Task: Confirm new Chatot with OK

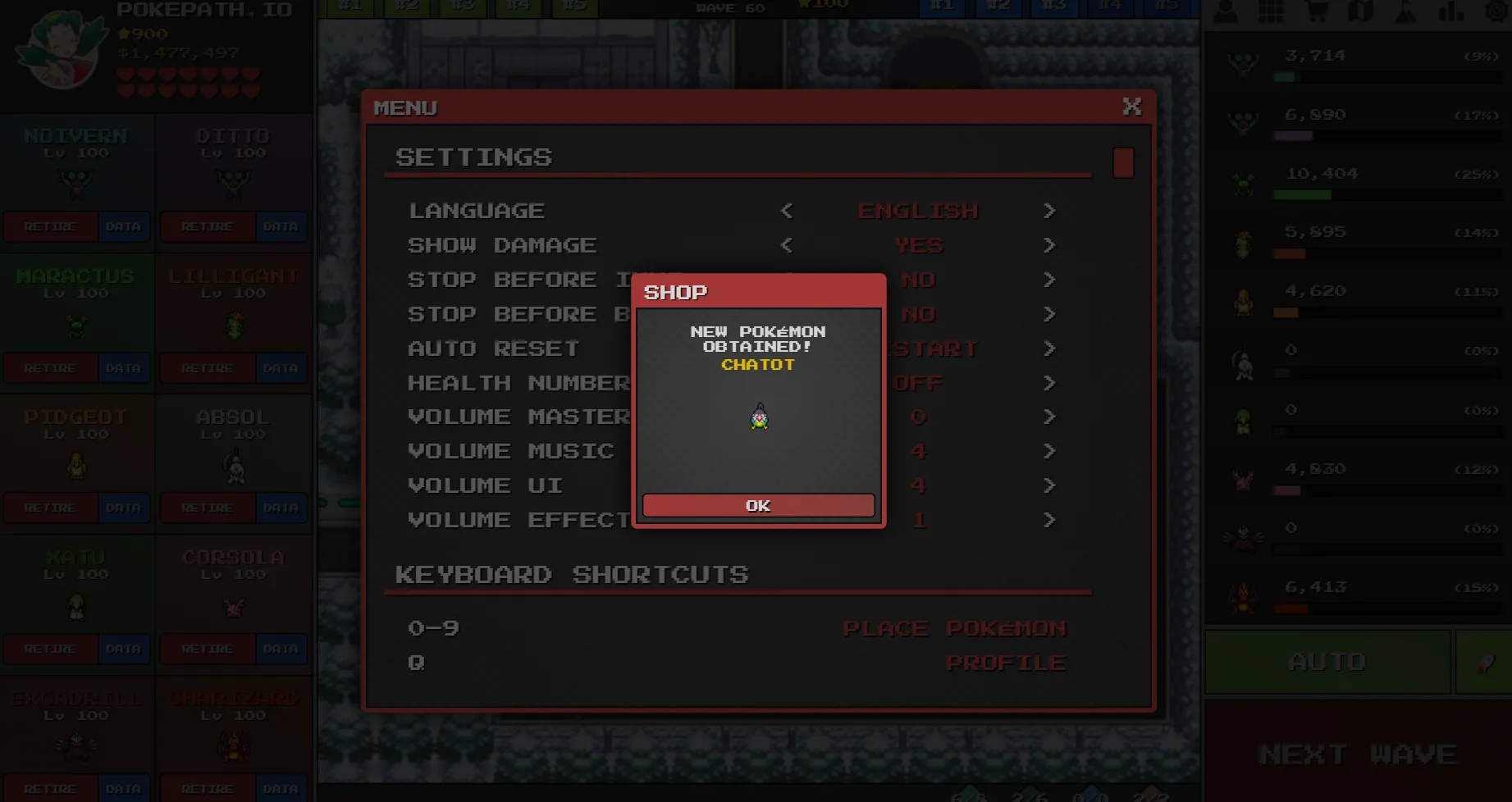Action: 757,505
